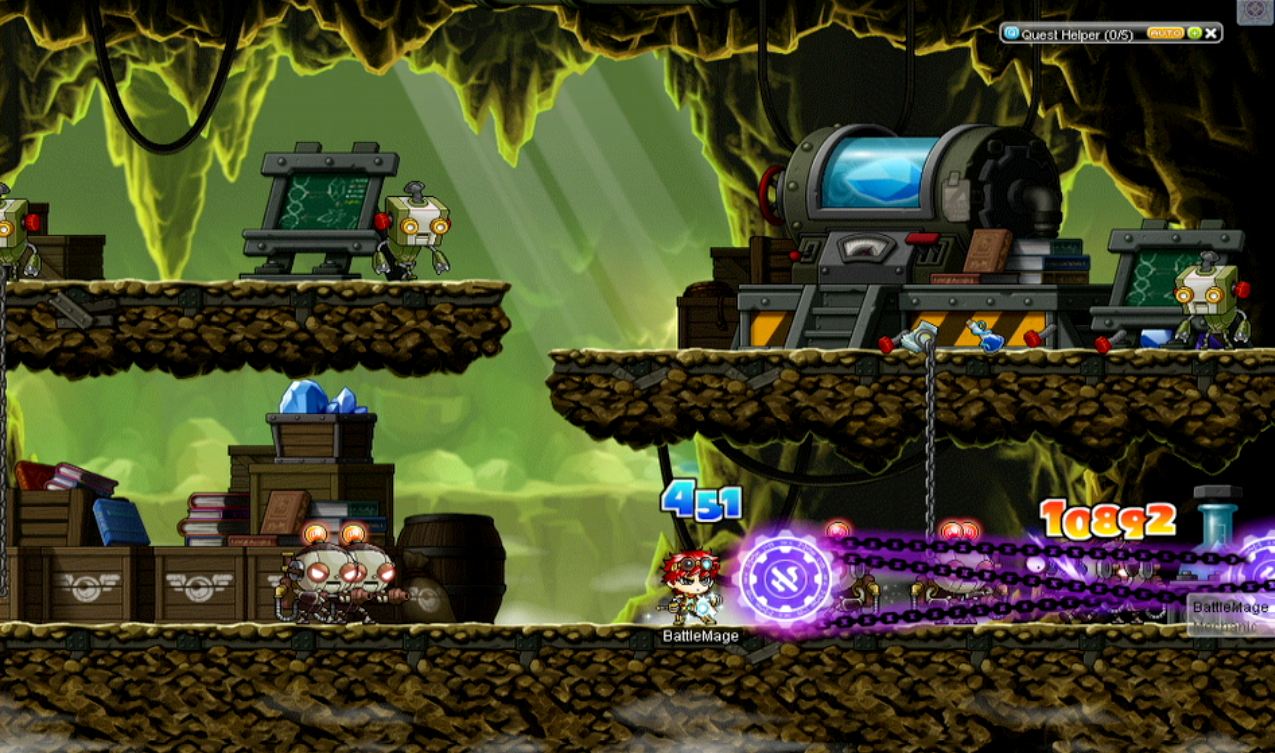Viewport: 1275px width, 753px height.
Task: Click the blue Quest Helper icon
Action: click(x=1010, y=34)
